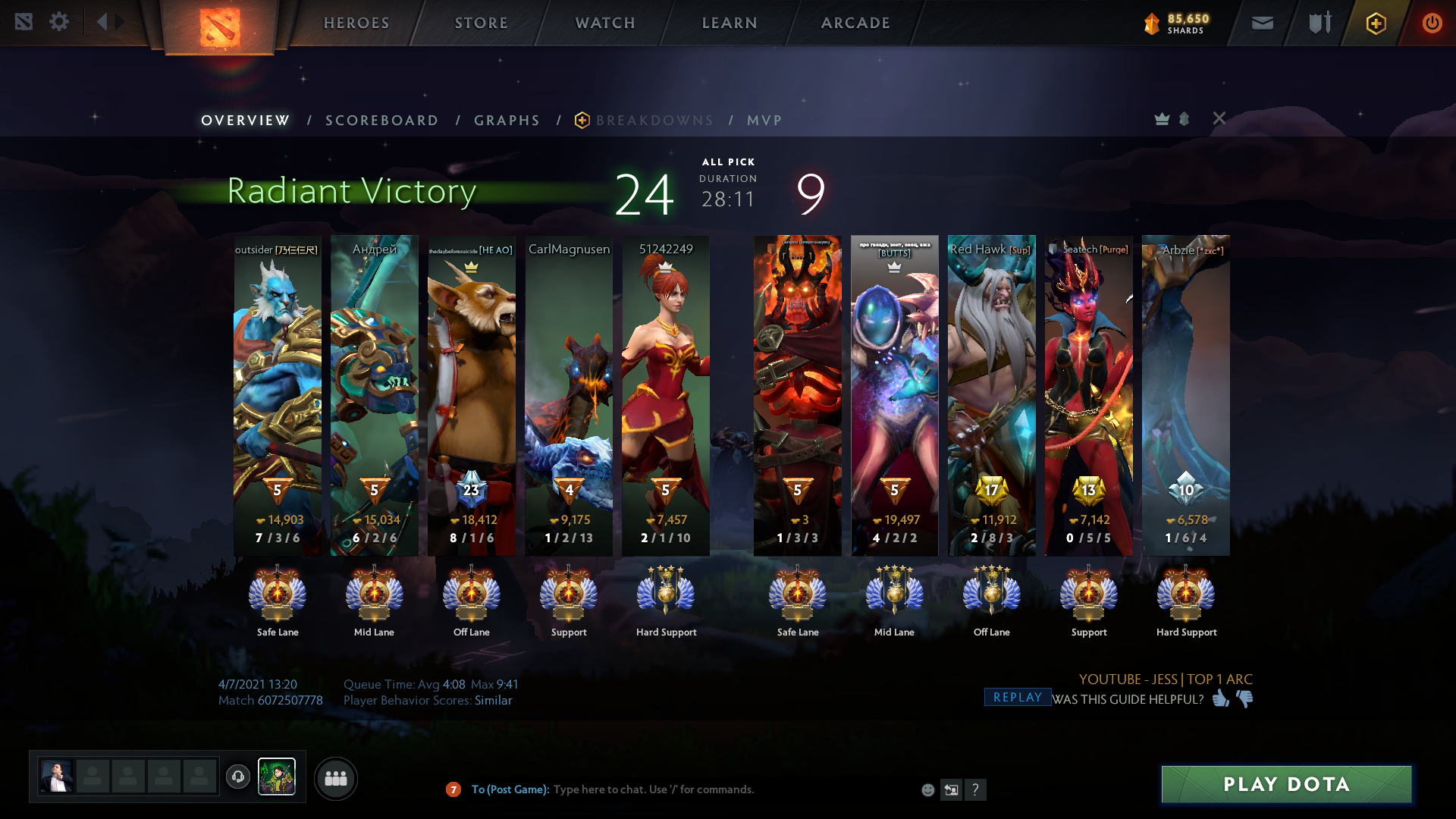The width and height of the screenshot is (1456, 819).
Task: Rate the guide with thumbs up
Action: click(1220, 698)
